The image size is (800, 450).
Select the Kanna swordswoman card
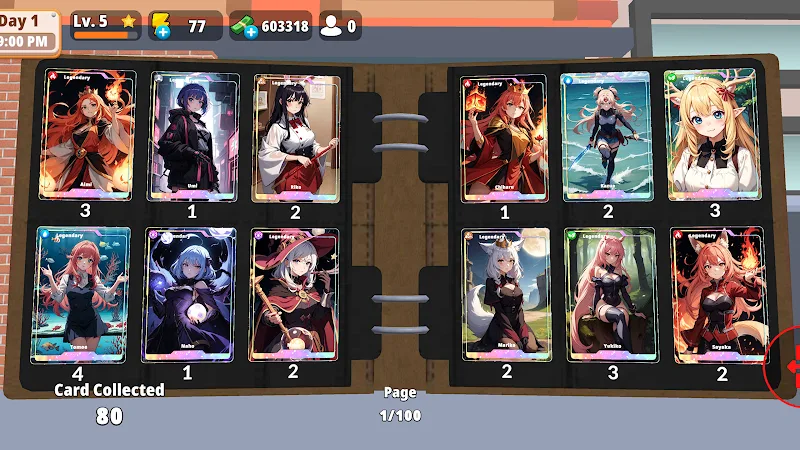click(606, 136)
